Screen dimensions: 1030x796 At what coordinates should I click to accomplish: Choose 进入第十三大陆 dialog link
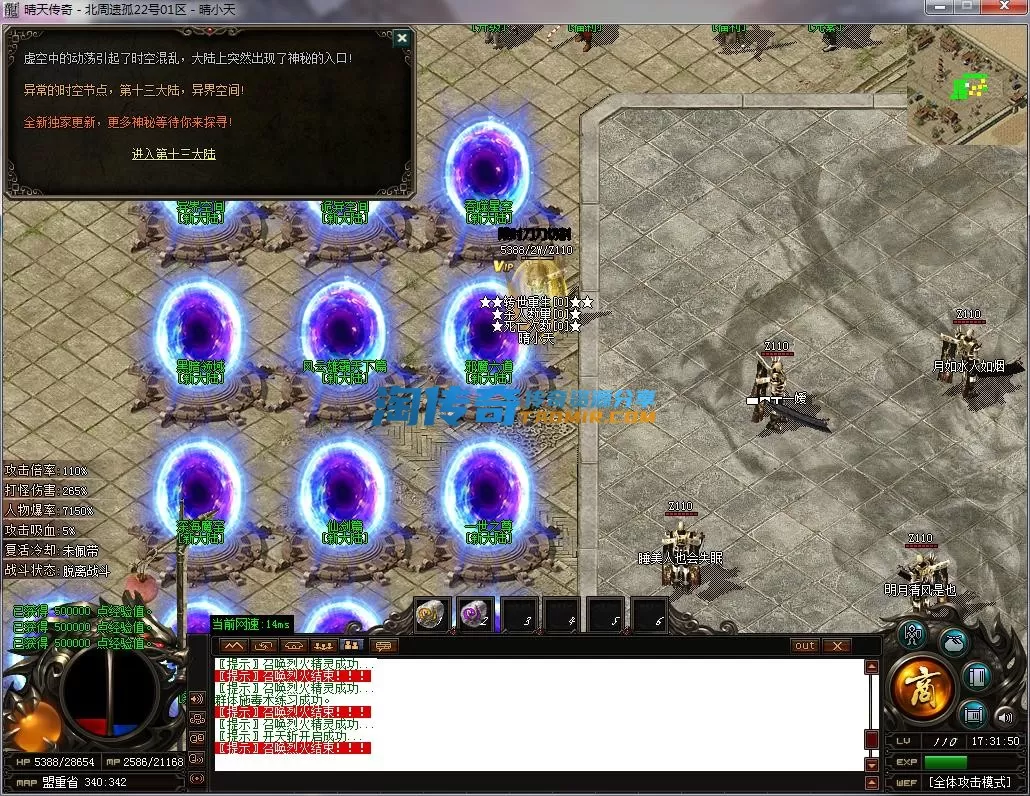click(174, 154)
